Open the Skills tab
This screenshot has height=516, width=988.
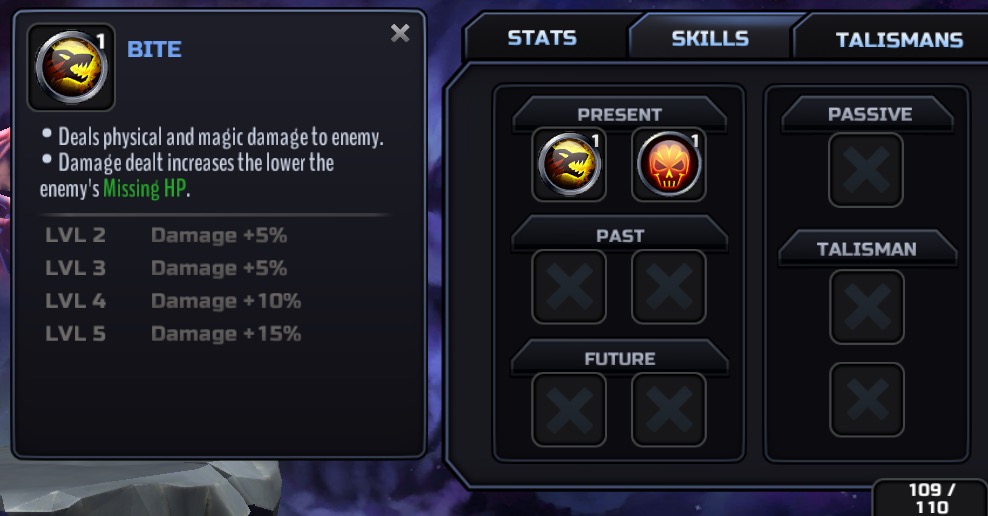point(710,39)
